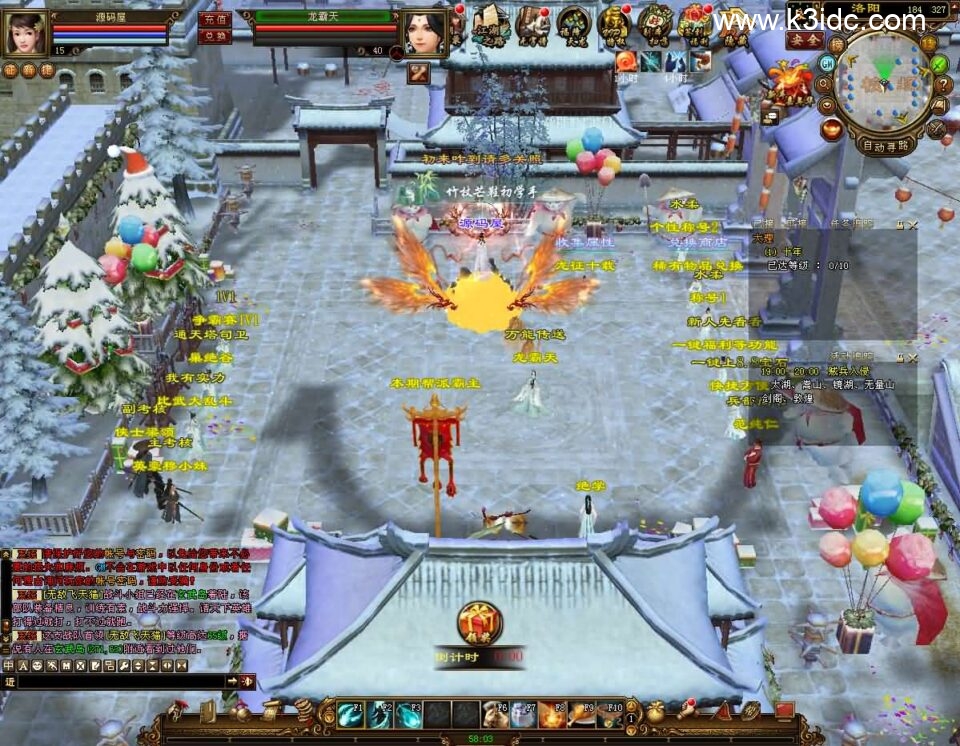Open the 兑换 exchange button
This screenshot has height=746, width=960.
click(x=215, y=36)
